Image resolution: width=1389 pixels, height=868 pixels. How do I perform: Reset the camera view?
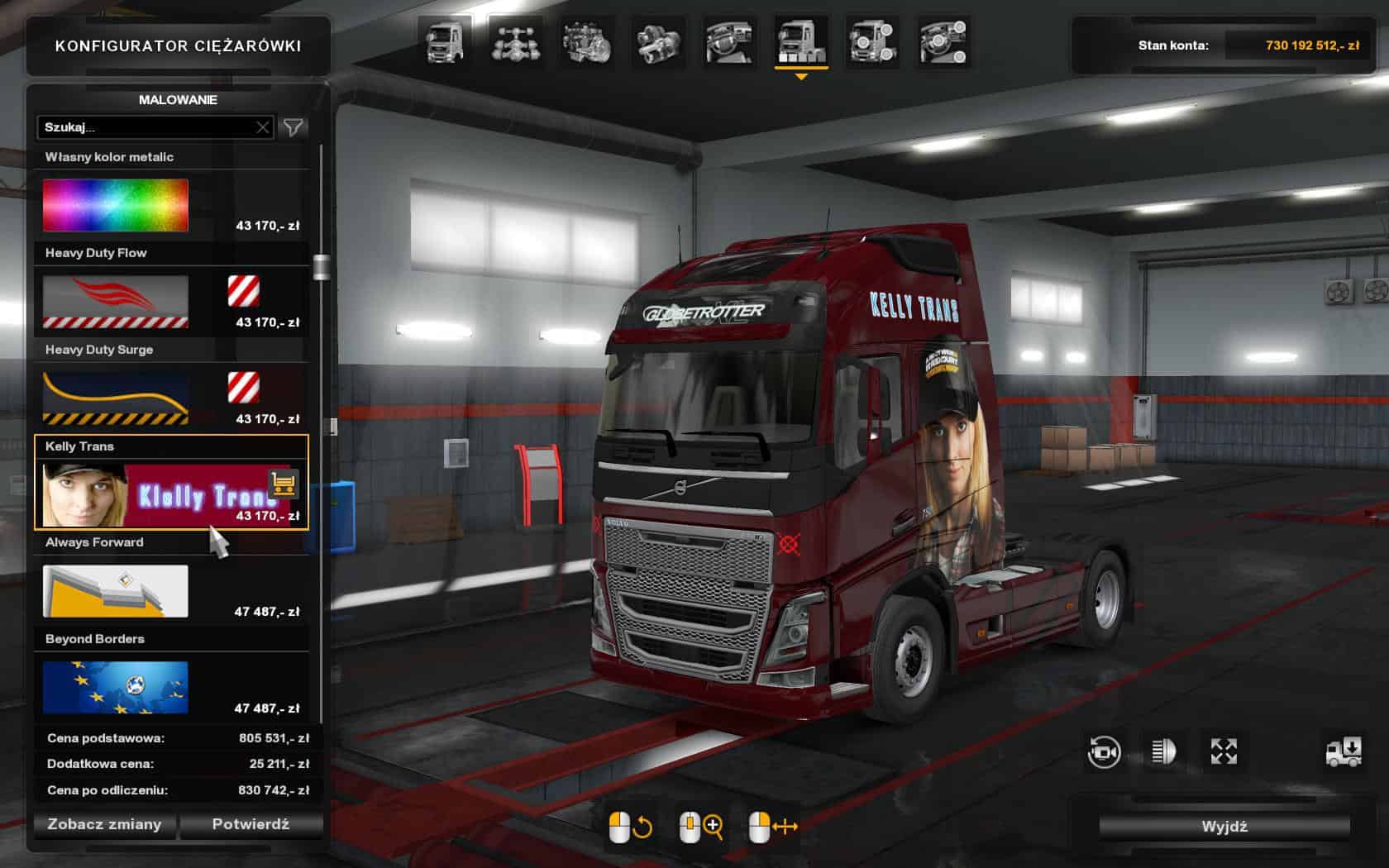click(1104, 751)
